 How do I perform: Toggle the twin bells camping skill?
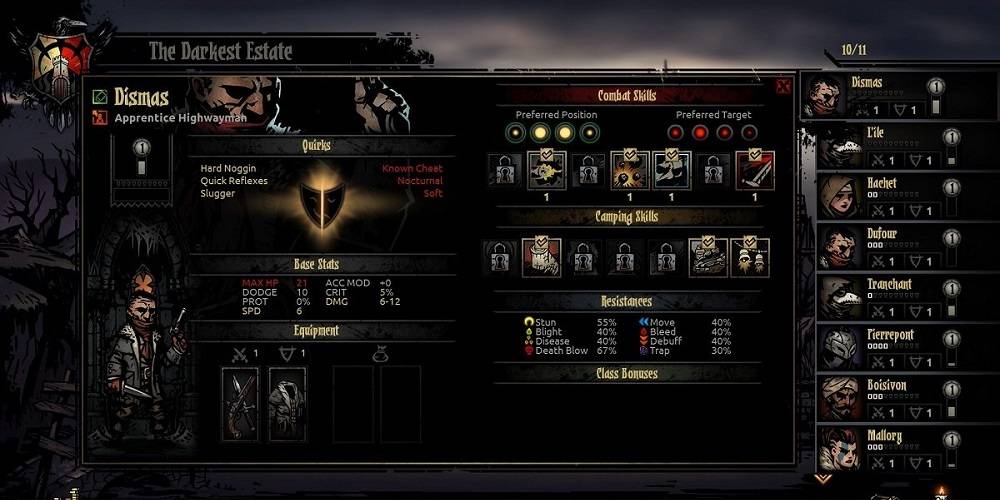tap(749, 258)
